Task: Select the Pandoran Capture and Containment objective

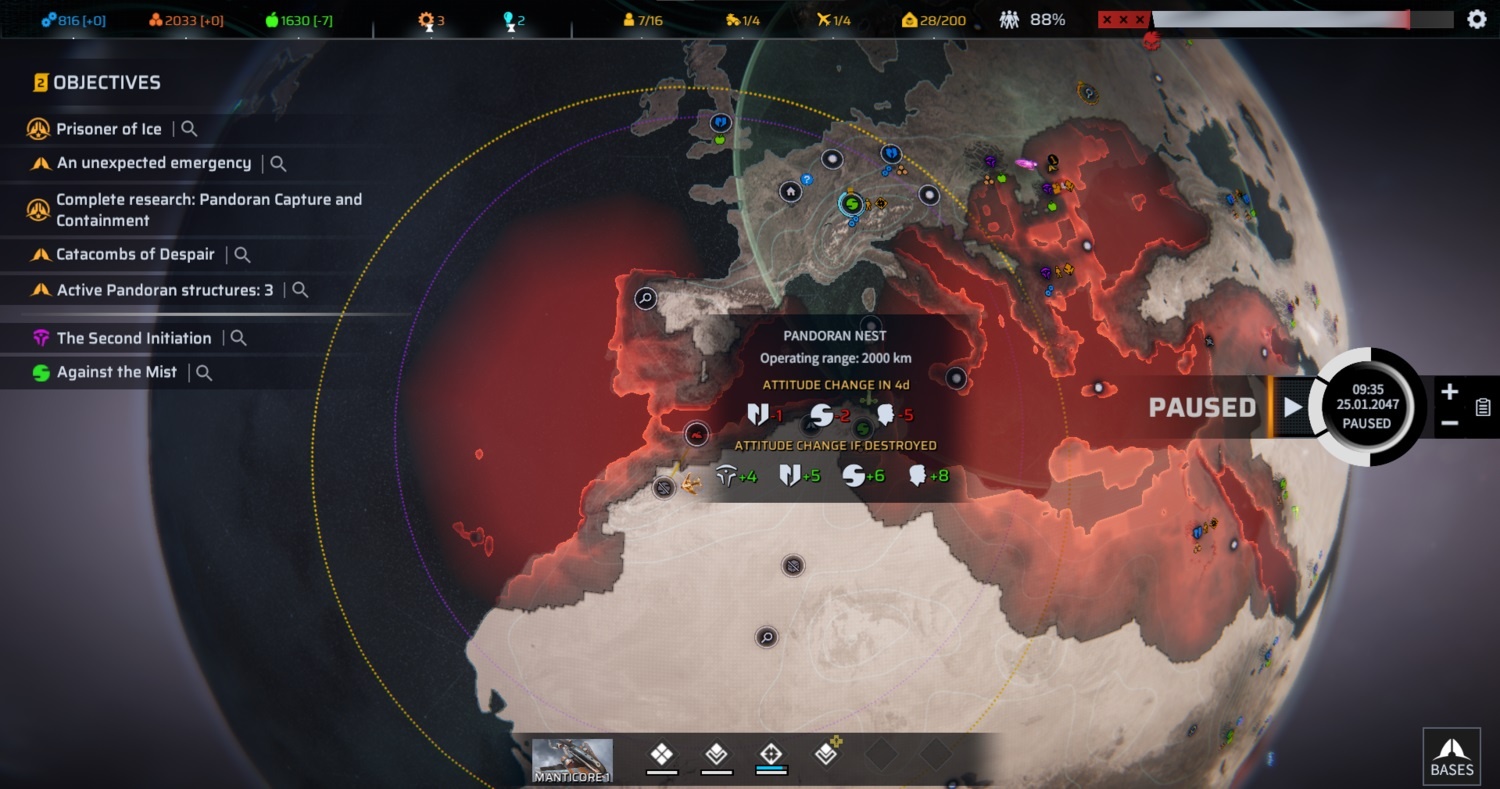Action: tap(208, 209)
